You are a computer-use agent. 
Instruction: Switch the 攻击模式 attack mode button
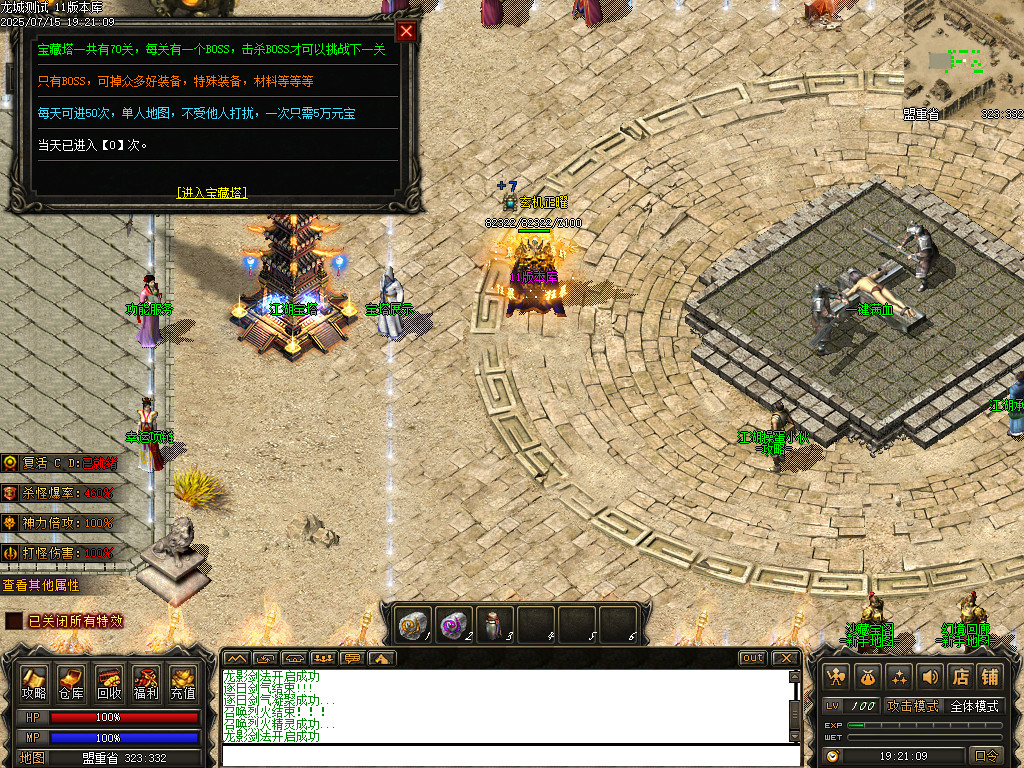(914, 706)
